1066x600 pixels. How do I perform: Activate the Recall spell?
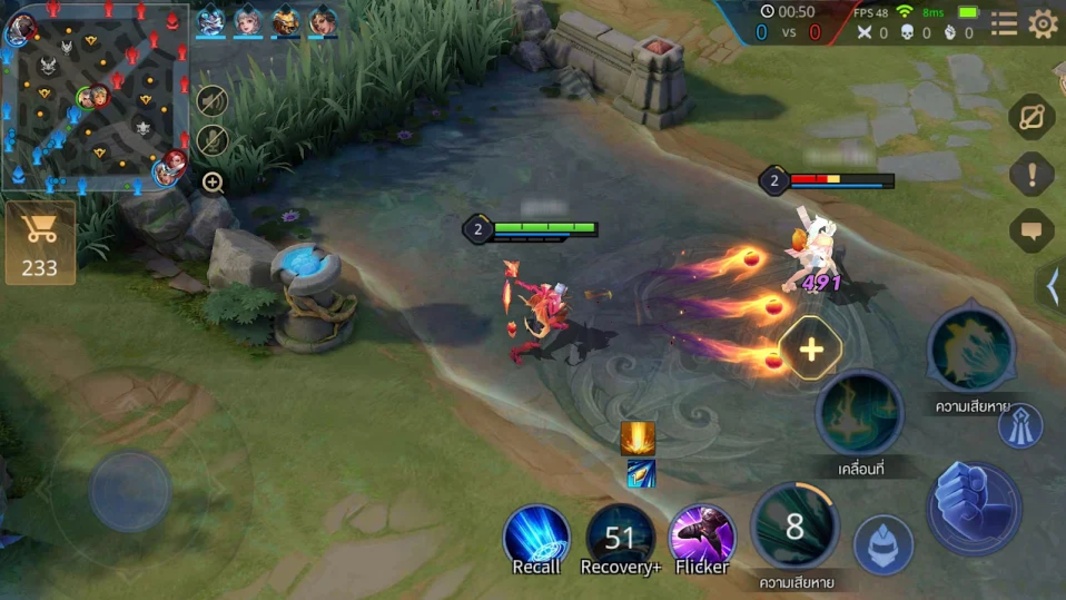[536, 537]
